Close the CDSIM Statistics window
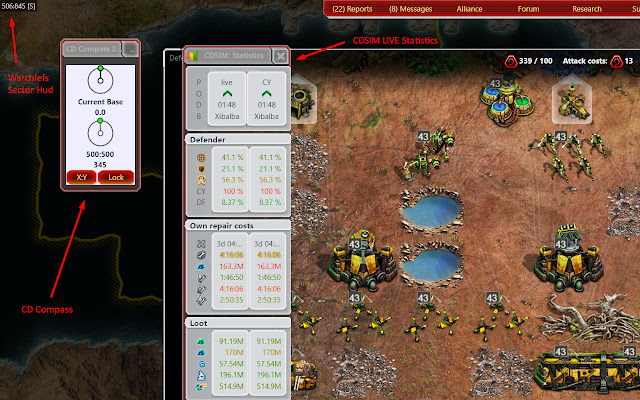The height and width of the screenshot is (400, 640). coord(281,56)
